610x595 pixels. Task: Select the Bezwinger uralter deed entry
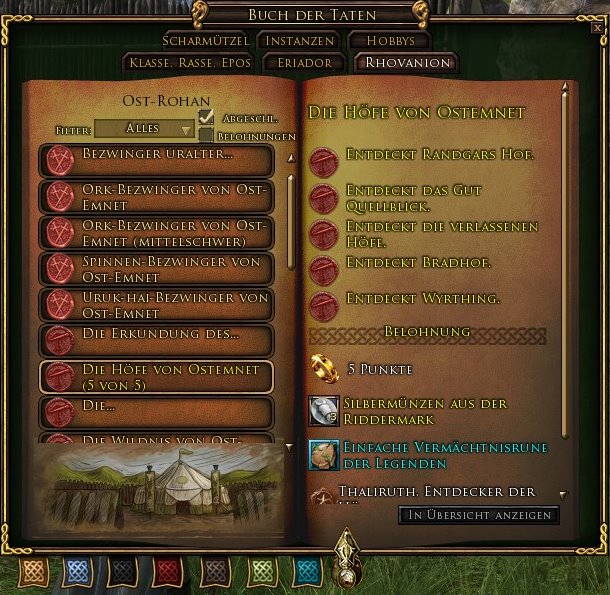point(156,158)
